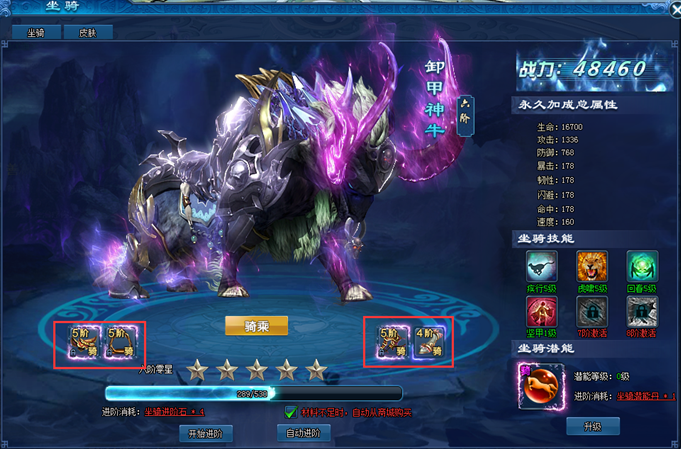The height and width of the screenshot is (449, 681).
Task: Select the 疾行 5级 skill icon
Action: (x=544, y=265)
